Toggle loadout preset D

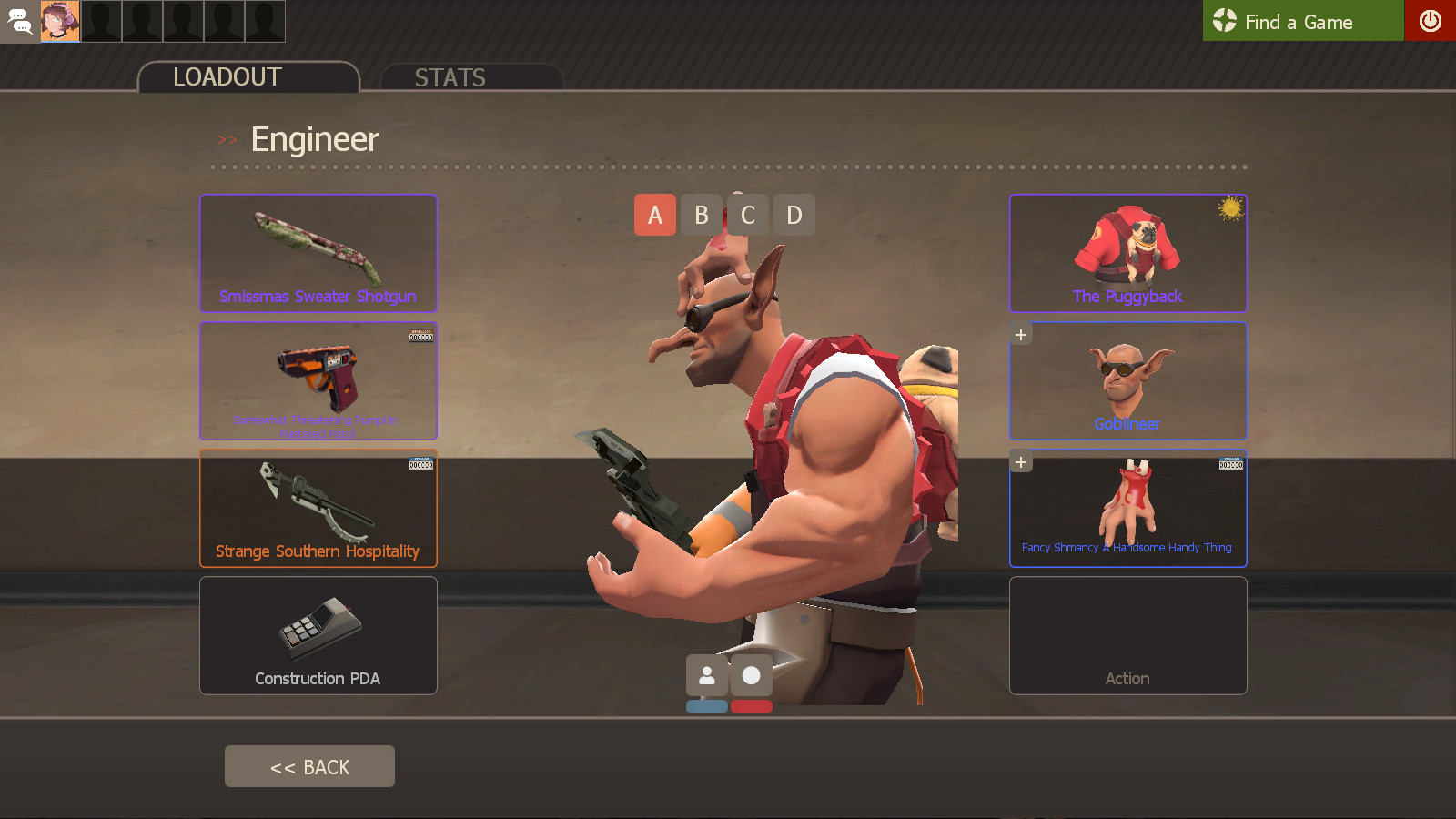coord(794,215)
